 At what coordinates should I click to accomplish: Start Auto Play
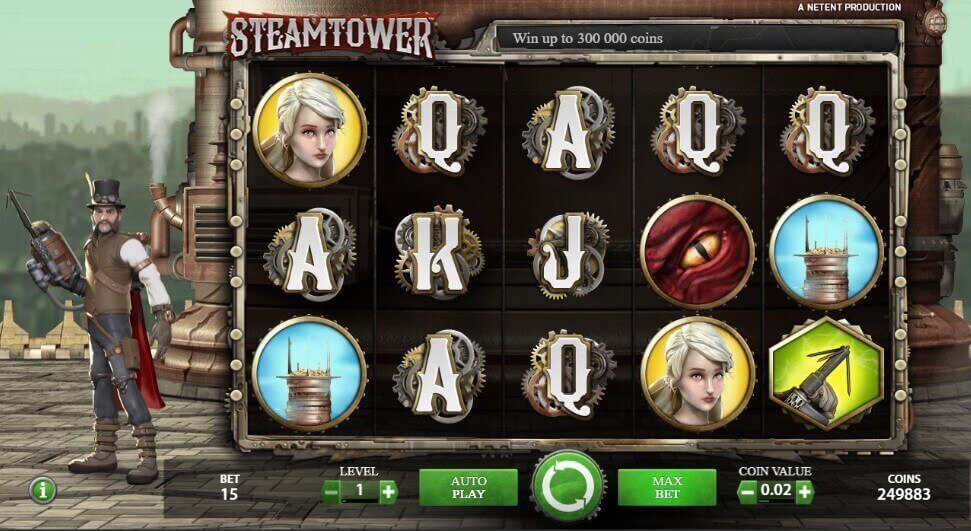point(468,487)
